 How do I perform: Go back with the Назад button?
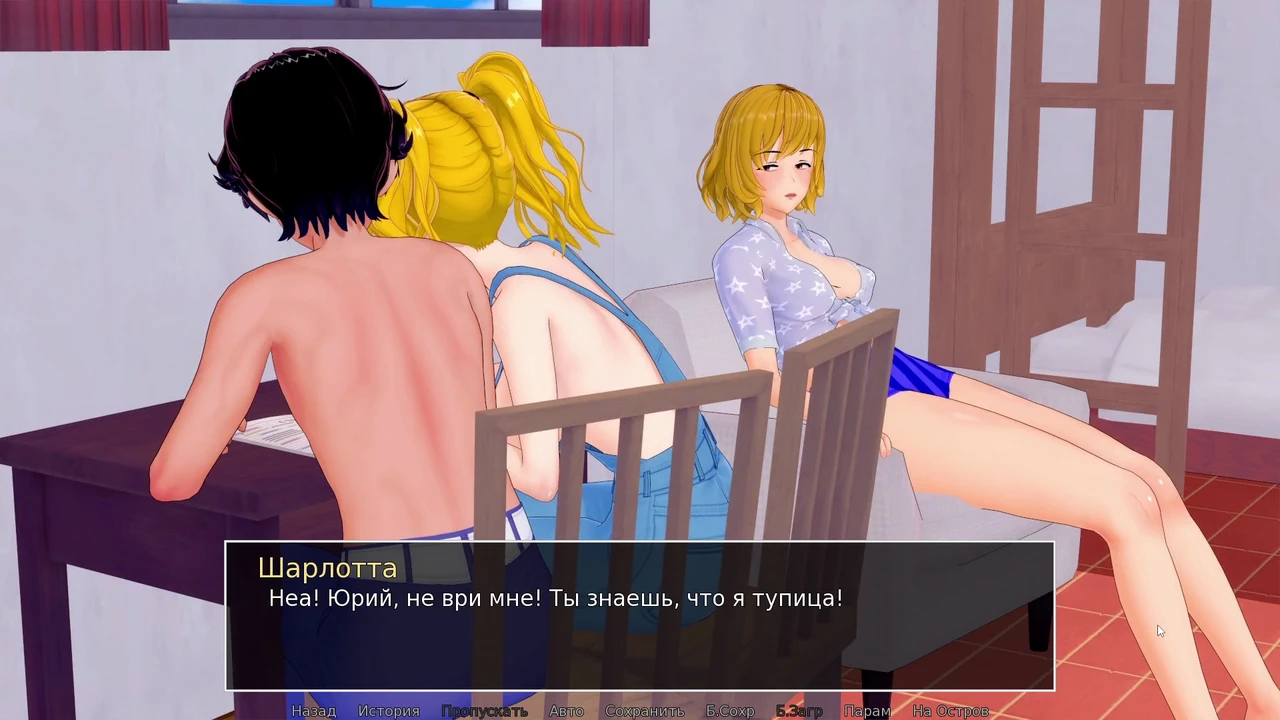pos(313,711)
